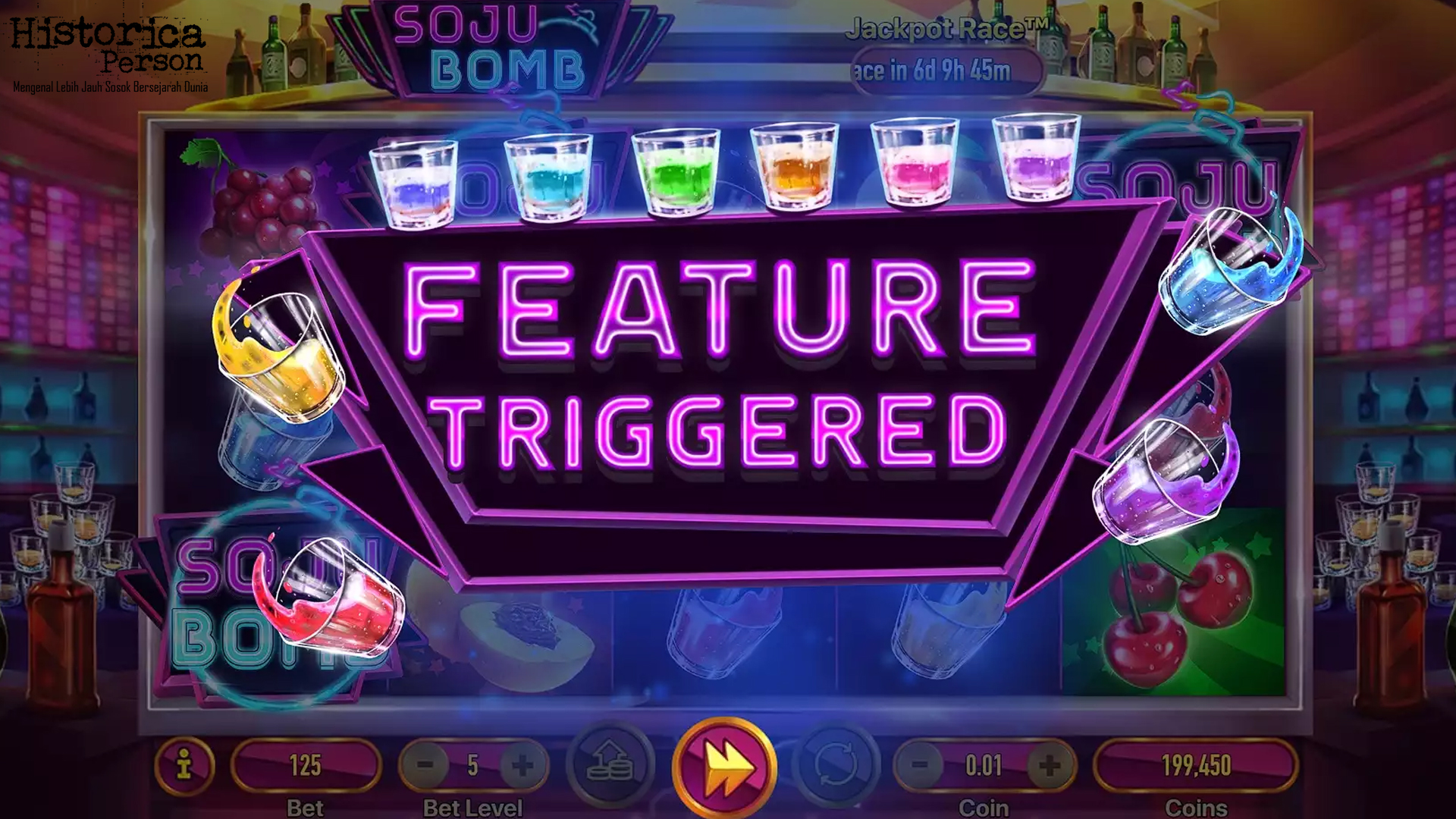Decrease Coin value with the minus stepper

pos(920,766)
